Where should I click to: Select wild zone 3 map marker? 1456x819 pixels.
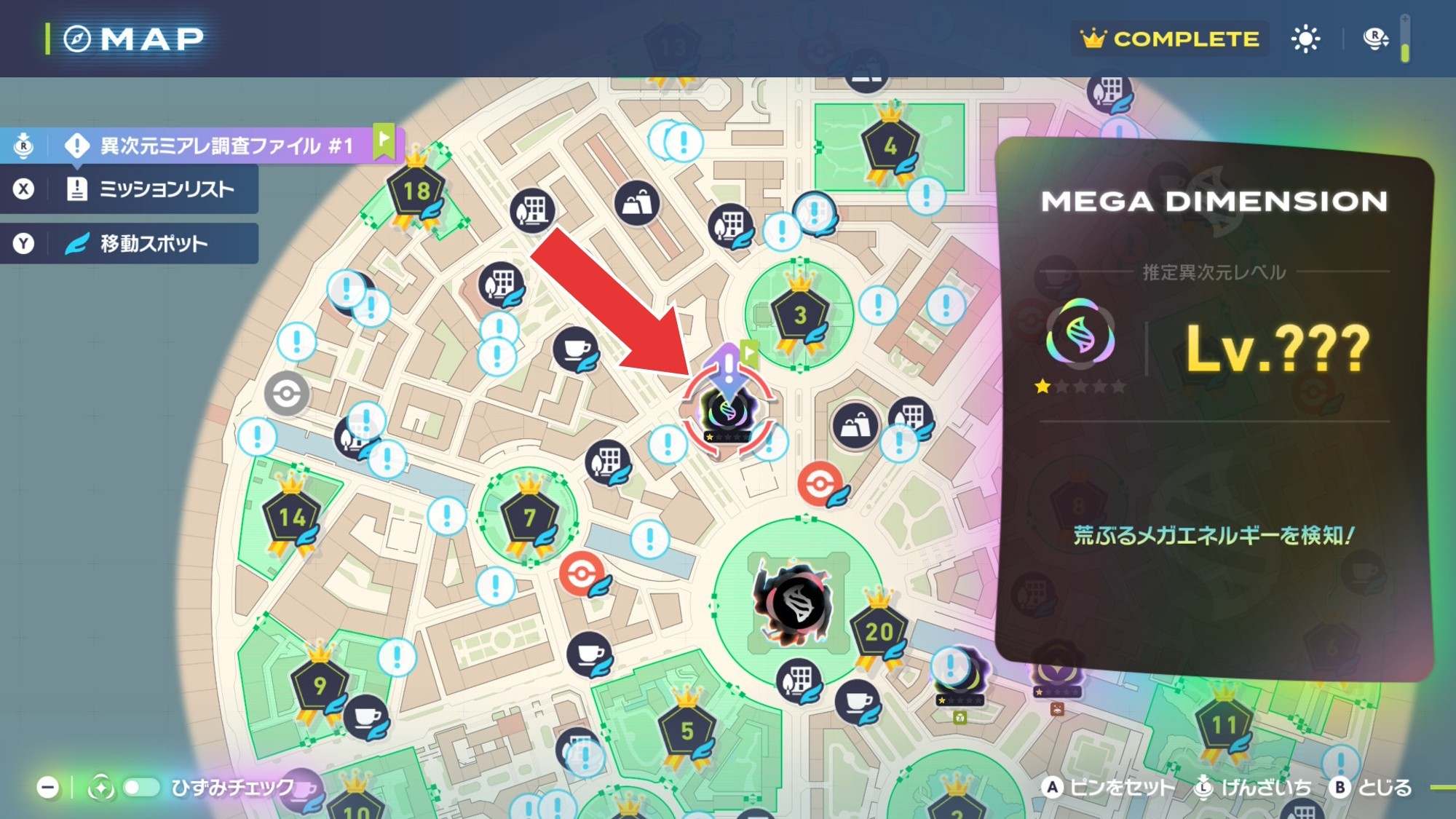pos(799,316)
